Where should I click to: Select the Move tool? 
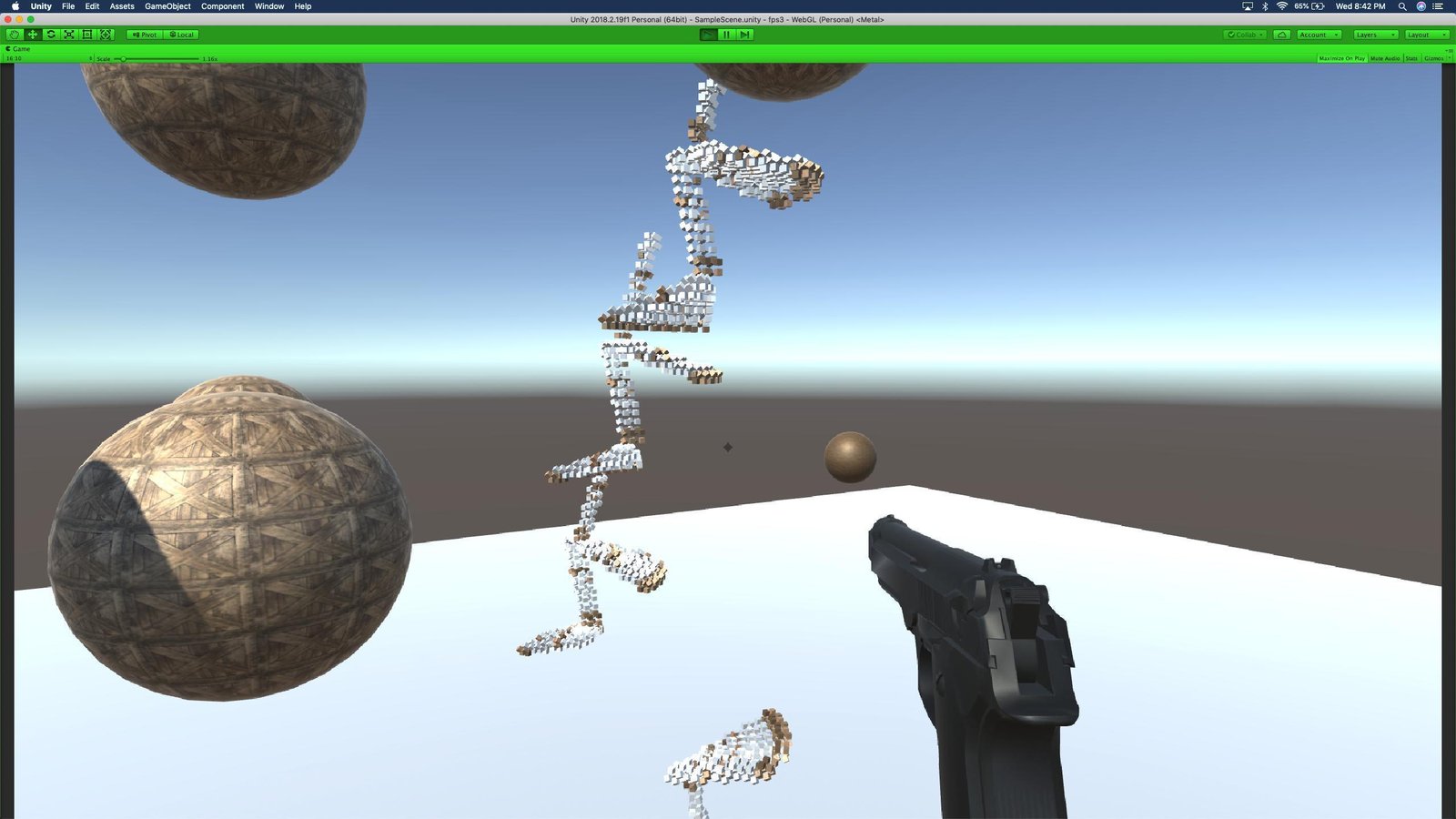33,34
